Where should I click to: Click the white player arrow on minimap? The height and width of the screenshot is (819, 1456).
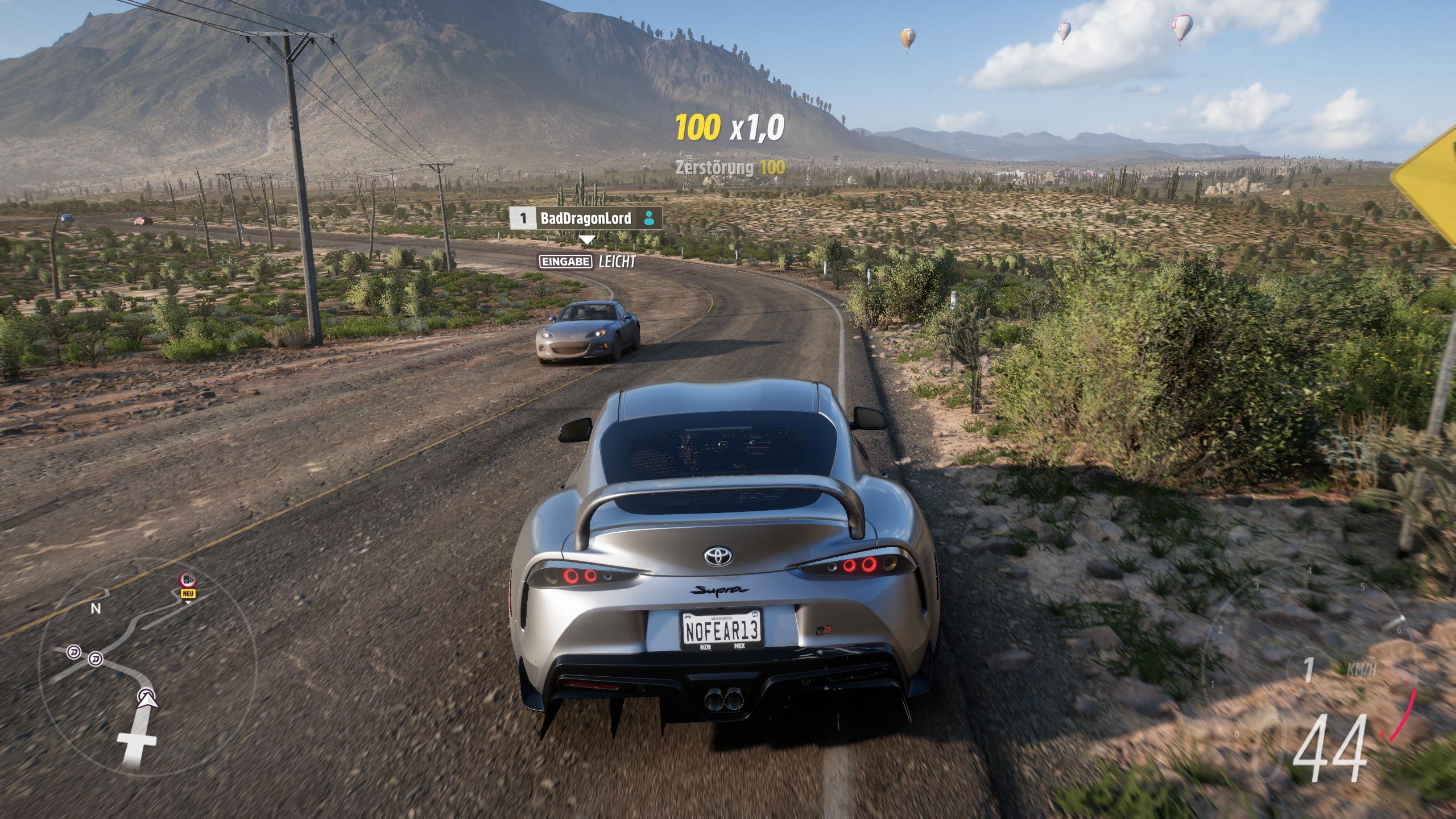(148, 697)
